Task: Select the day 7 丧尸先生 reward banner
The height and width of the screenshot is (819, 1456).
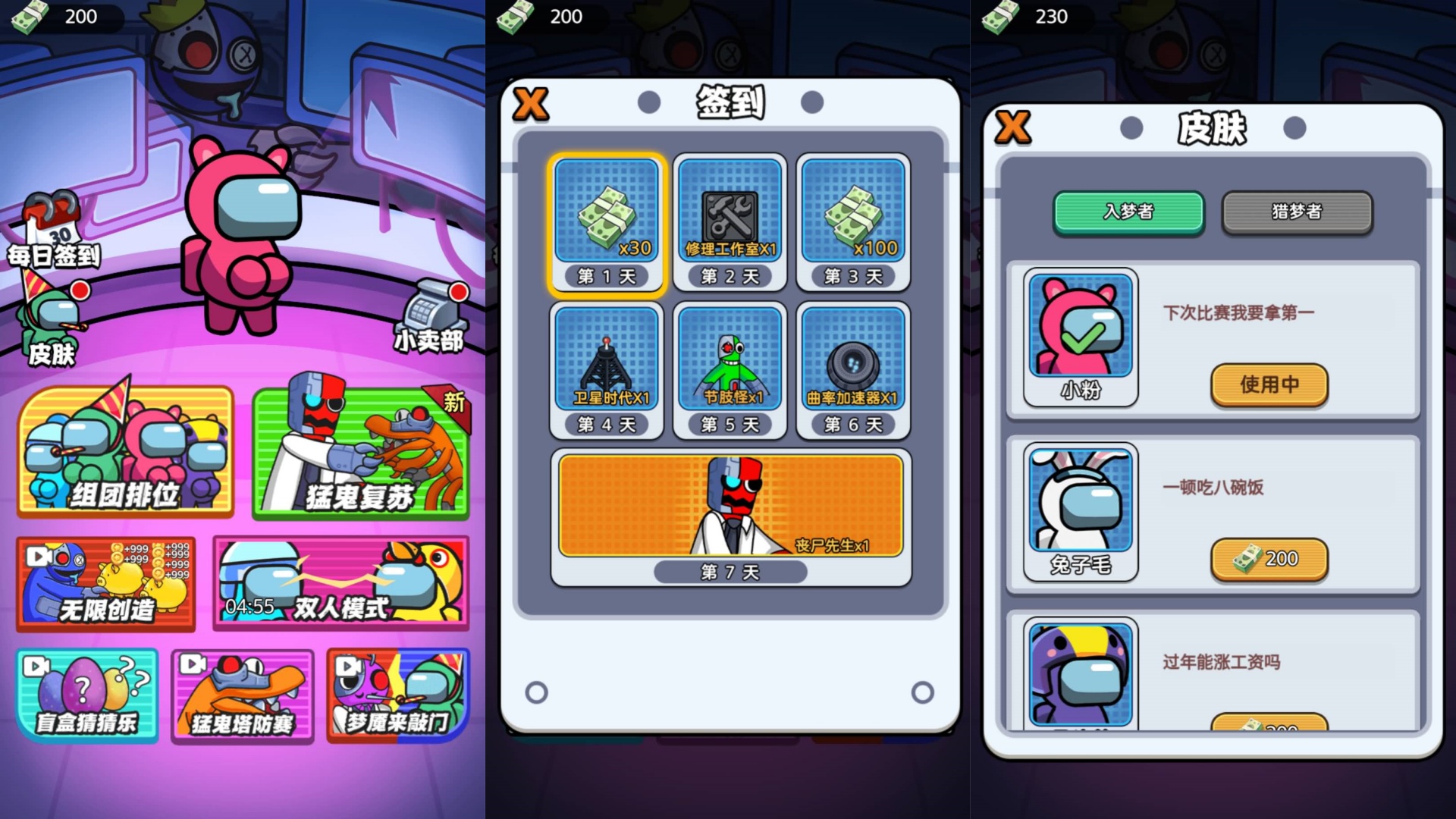Action: coord(730,504)
